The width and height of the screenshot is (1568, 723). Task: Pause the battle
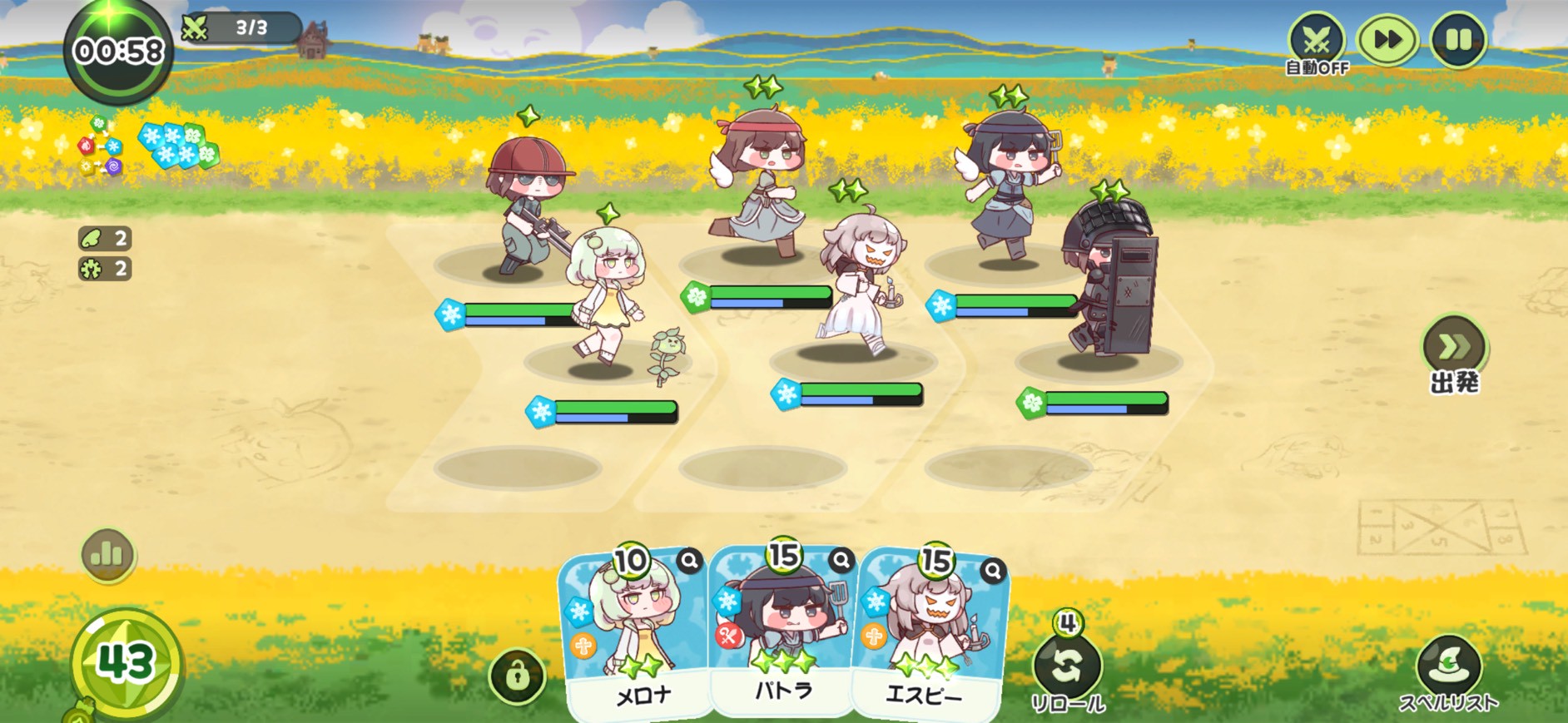(1458, 40)
